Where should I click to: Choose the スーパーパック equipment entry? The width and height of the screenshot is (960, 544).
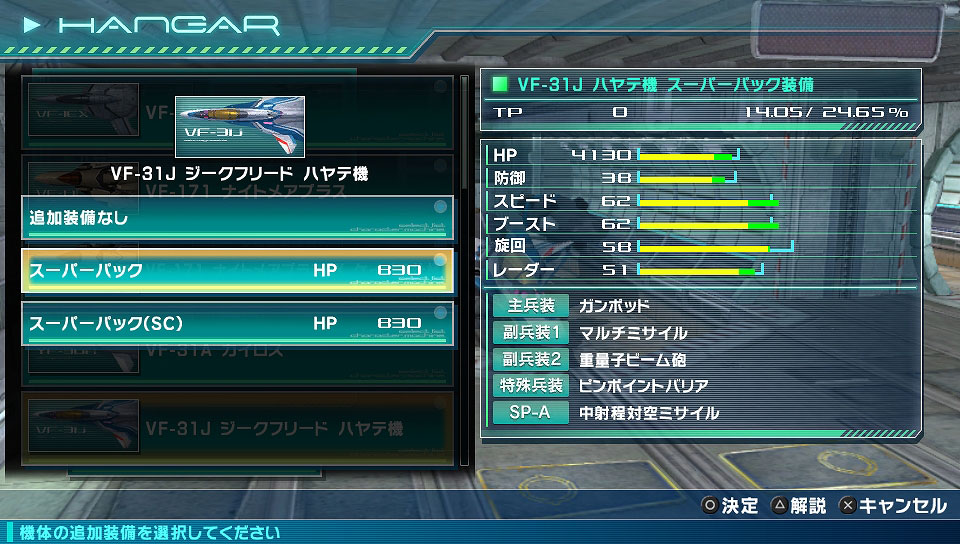237,270
